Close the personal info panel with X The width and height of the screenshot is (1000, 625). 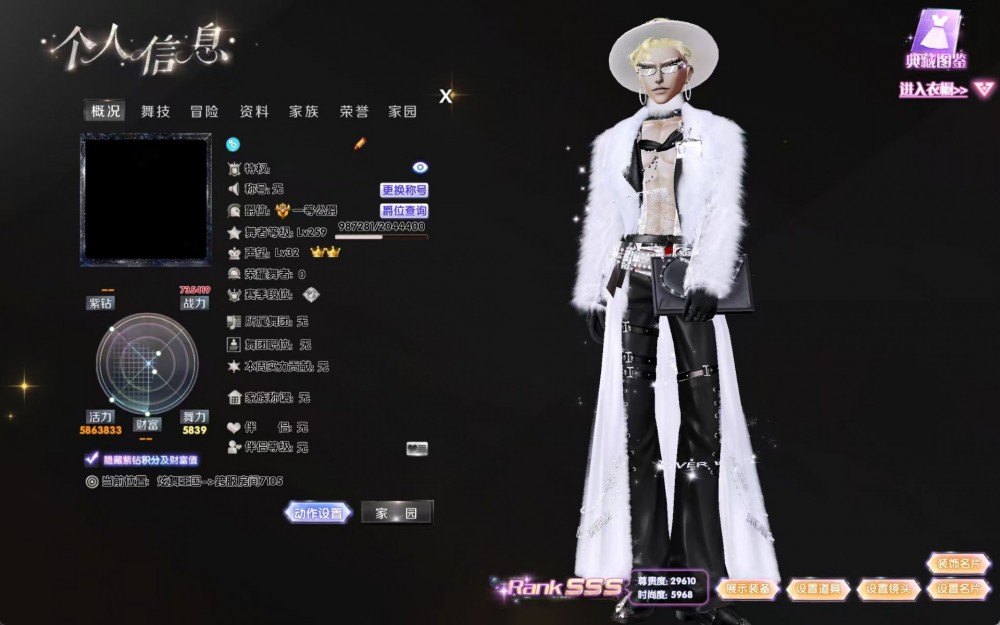[446, 96]
